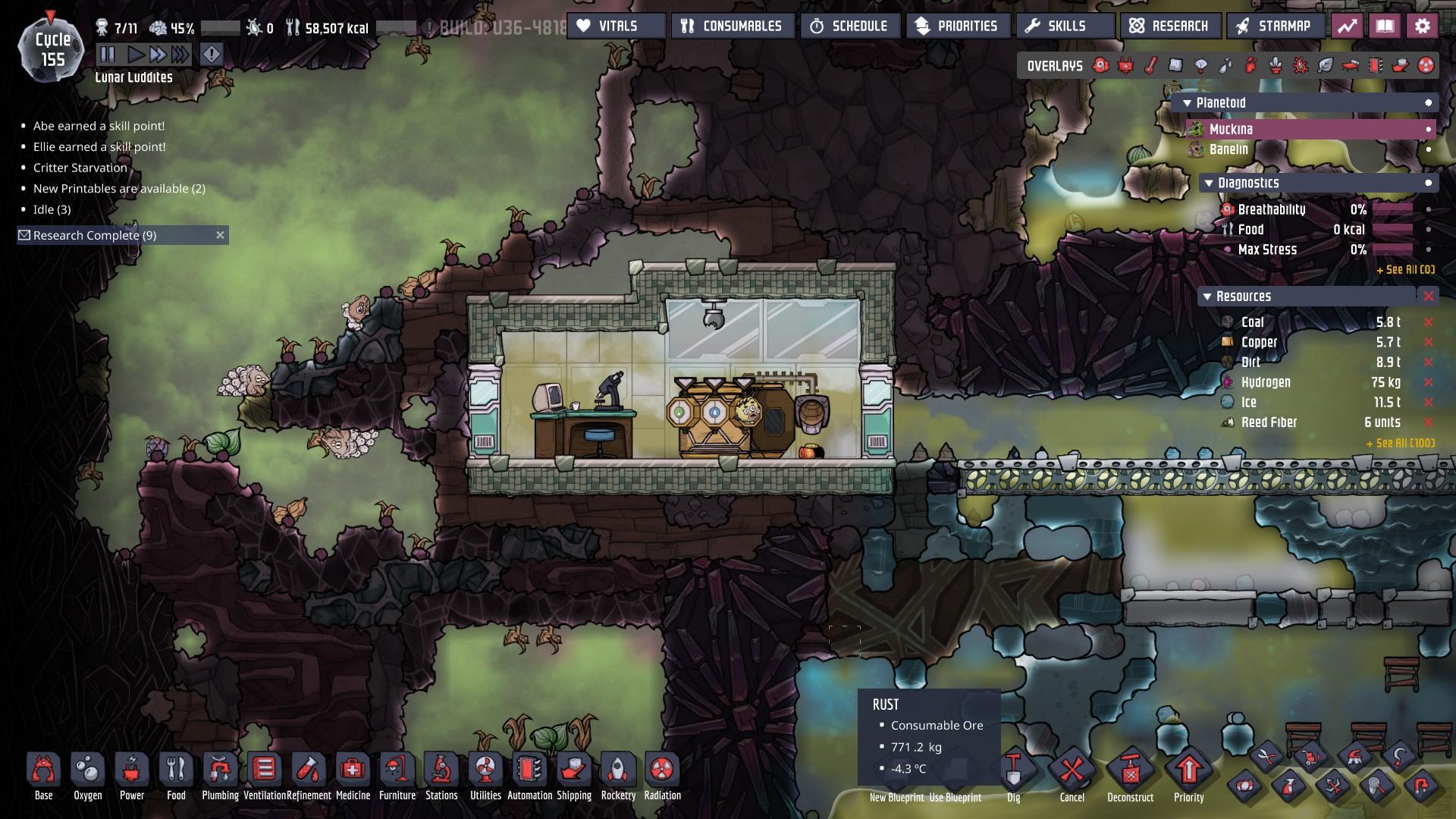This screenshot has height=819, width=1456.
Task: Choose the Cancel tool
Action: 1072,774
